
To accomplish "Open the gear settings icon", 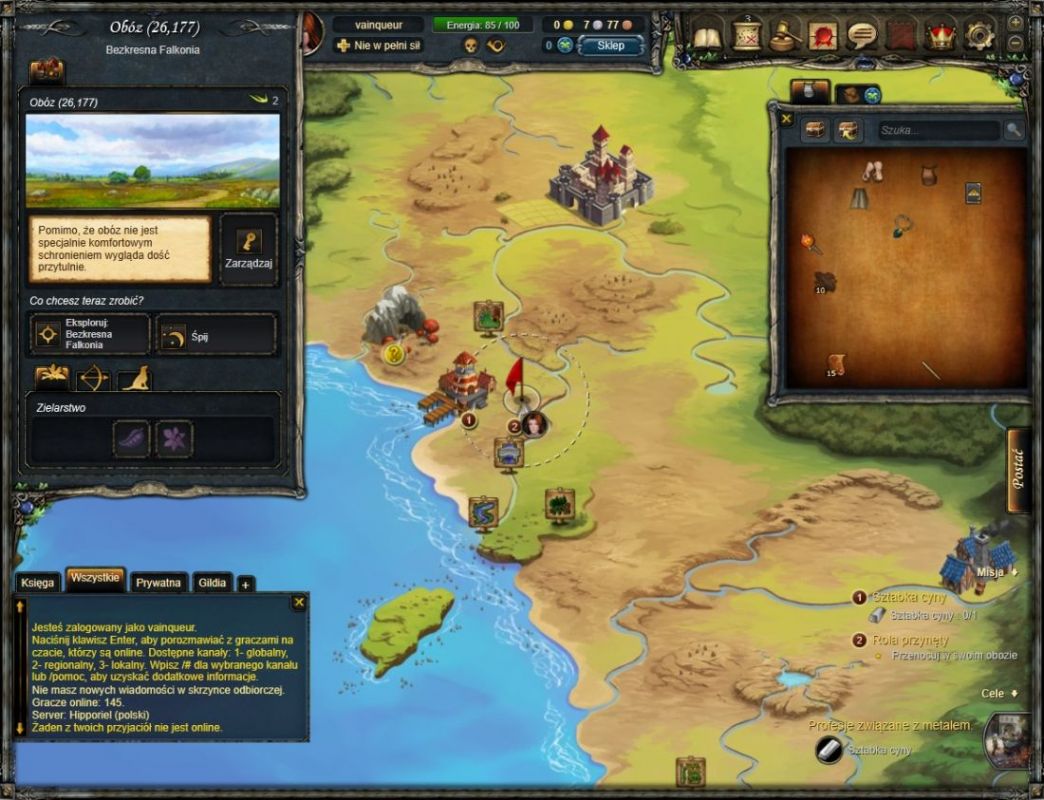I will pyautogui.click(x=978, y=36).
